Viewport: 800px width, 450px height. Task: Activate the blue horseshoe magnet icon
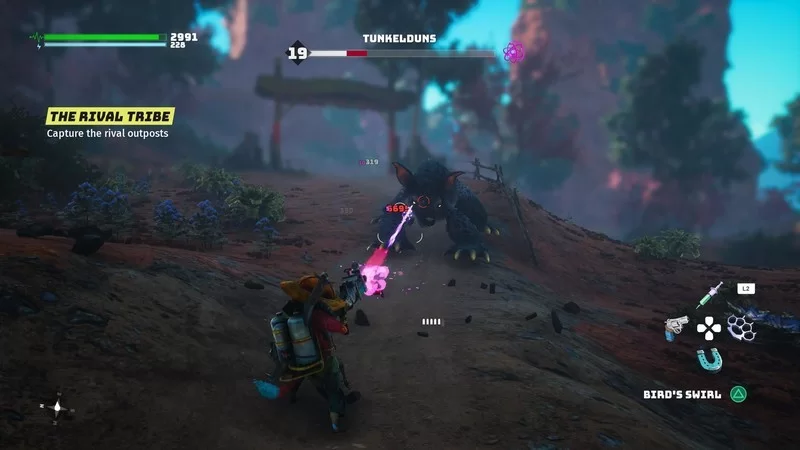[708, 358]
